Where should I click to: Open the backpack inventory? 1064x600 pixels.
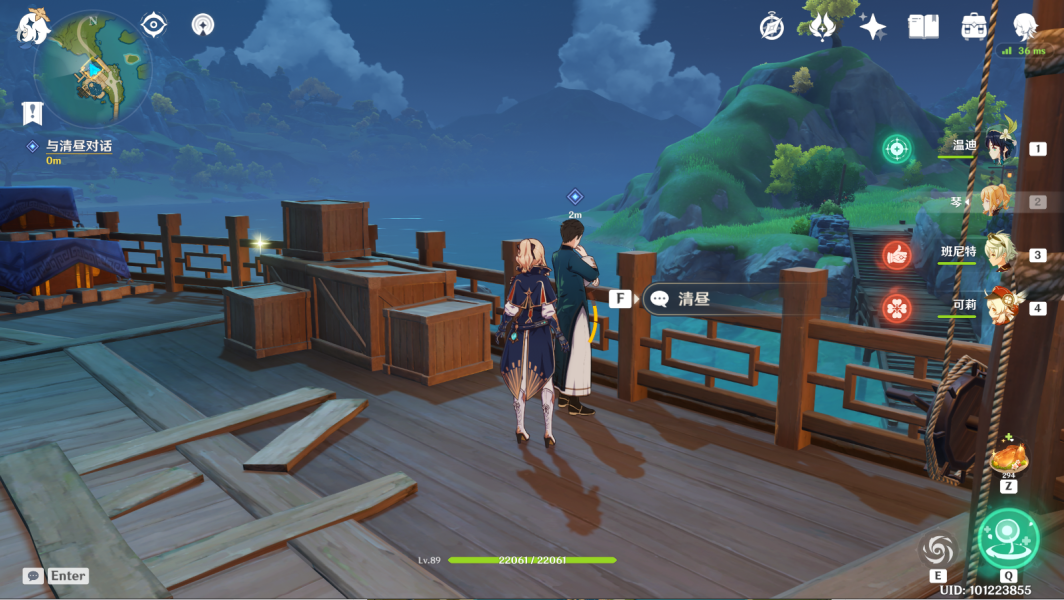click(974, 27)
